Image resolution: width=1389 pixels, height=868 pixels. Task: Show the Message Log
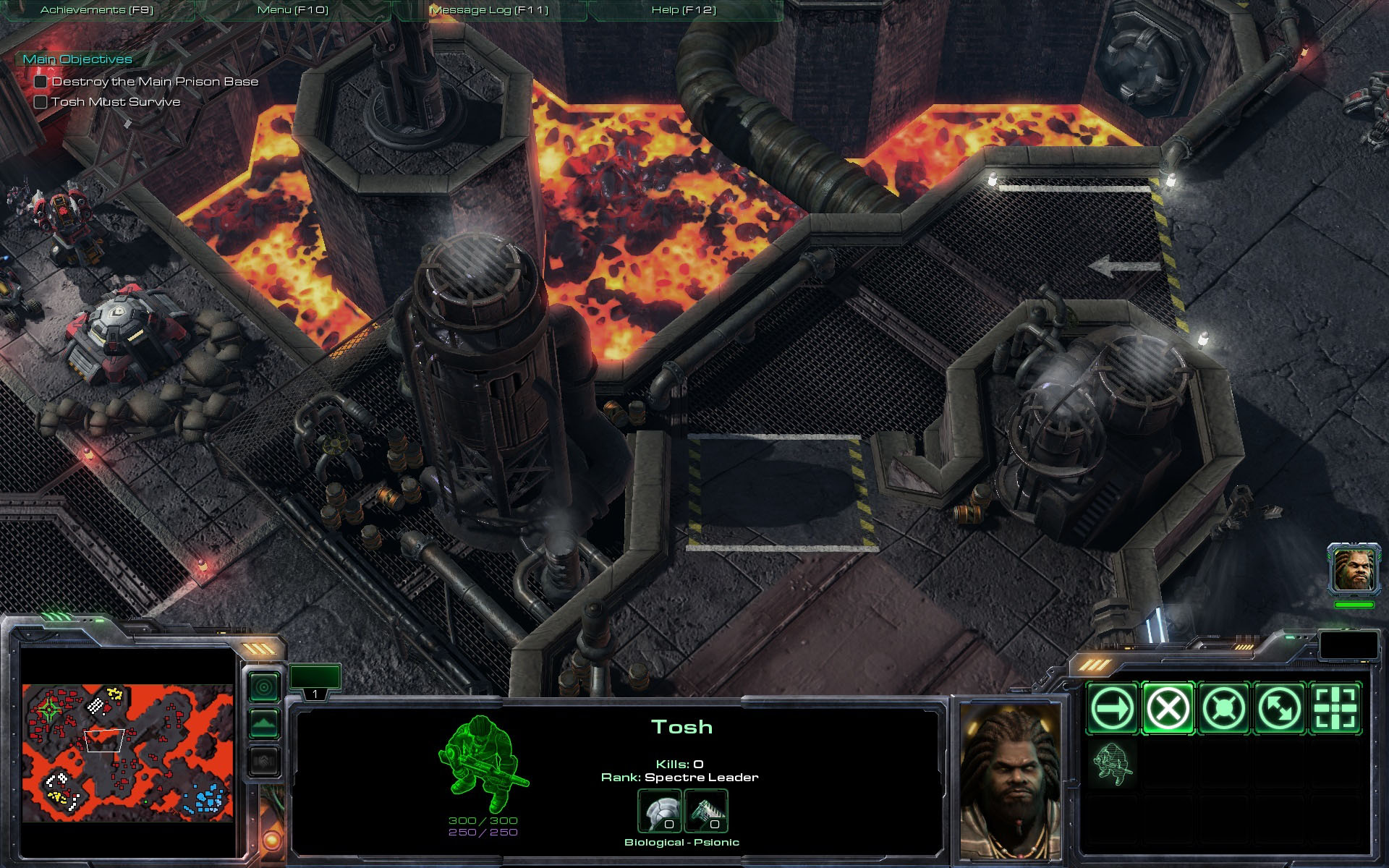coord(489,10)
